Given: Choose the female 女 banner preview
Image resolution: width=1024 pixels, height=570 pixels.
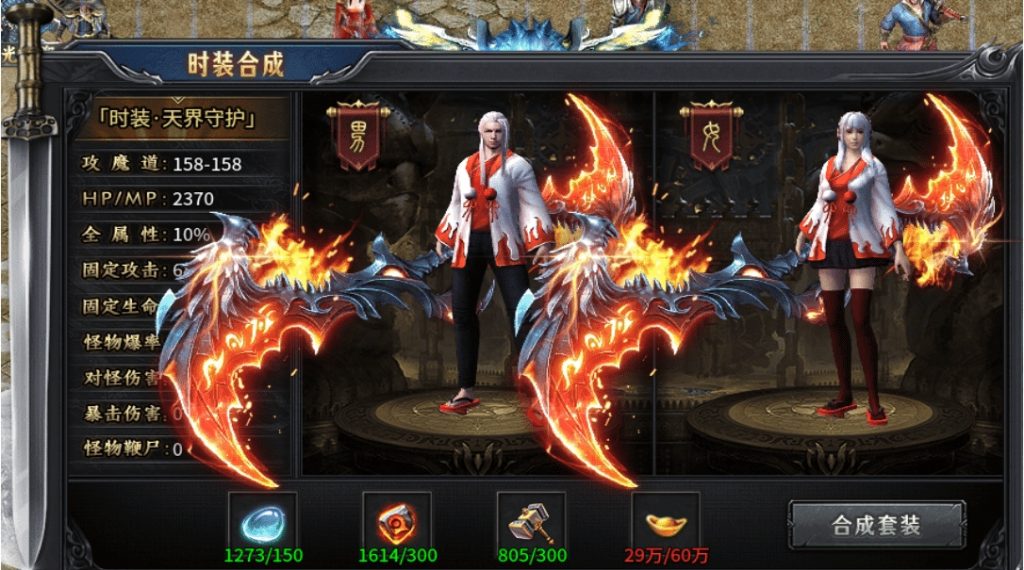Looking at the screenshot, I should (x=708, y=138).
